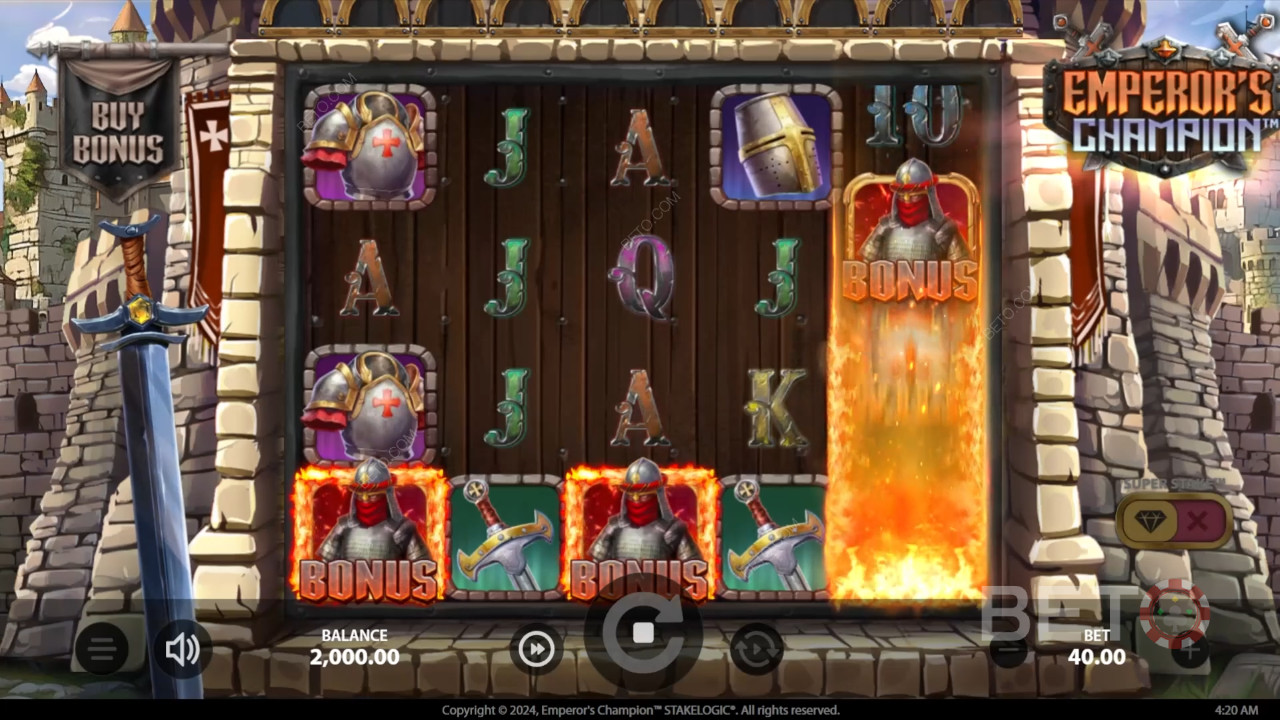The height and width of the screenshot is (720, 1280).
Task: Open the Buy Bonus banner
Action: click(x=120, y=134)
